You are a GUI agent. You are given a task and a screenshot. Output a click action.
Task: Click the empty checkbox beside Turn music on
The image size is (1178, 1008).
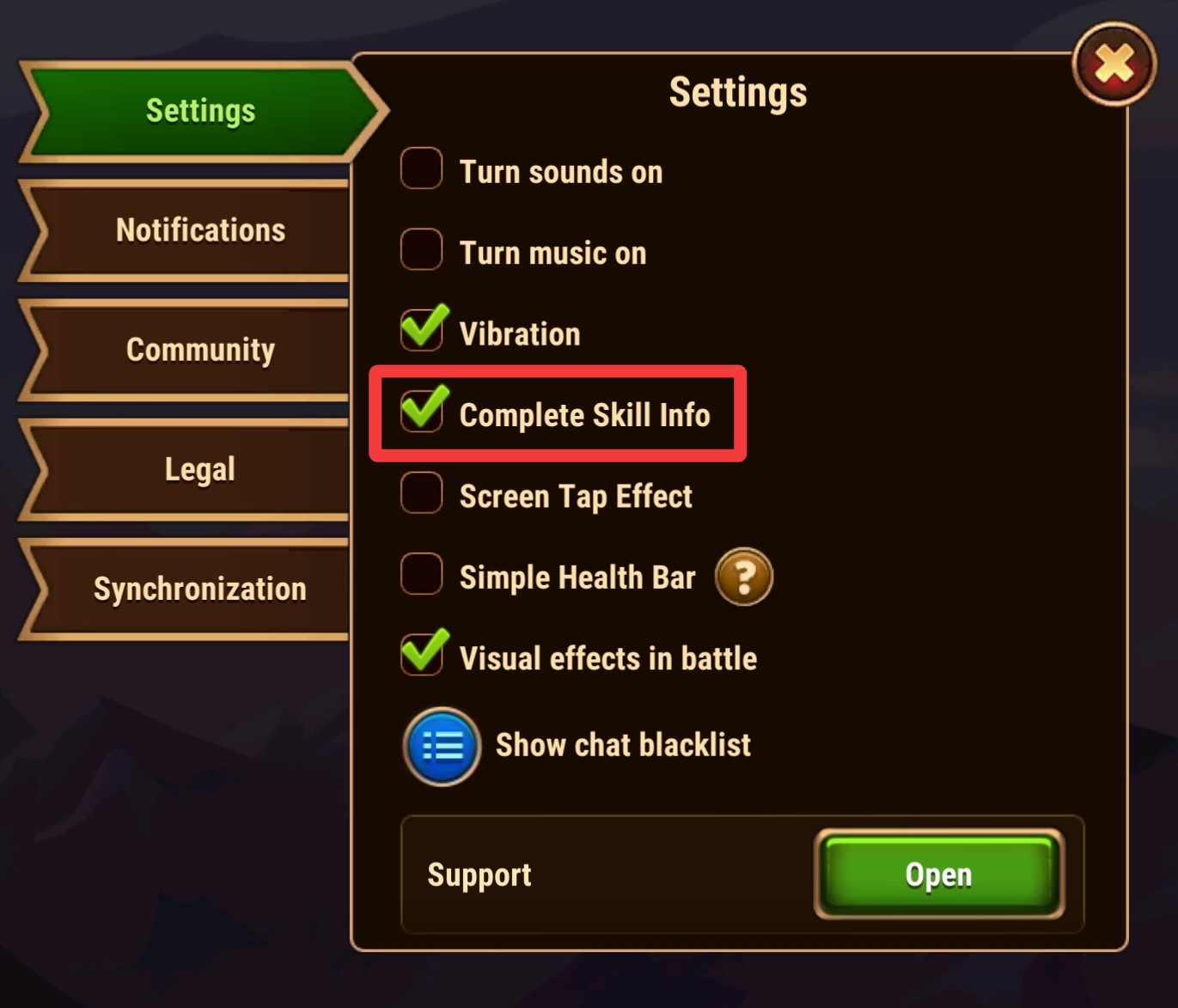pos(422,249)
